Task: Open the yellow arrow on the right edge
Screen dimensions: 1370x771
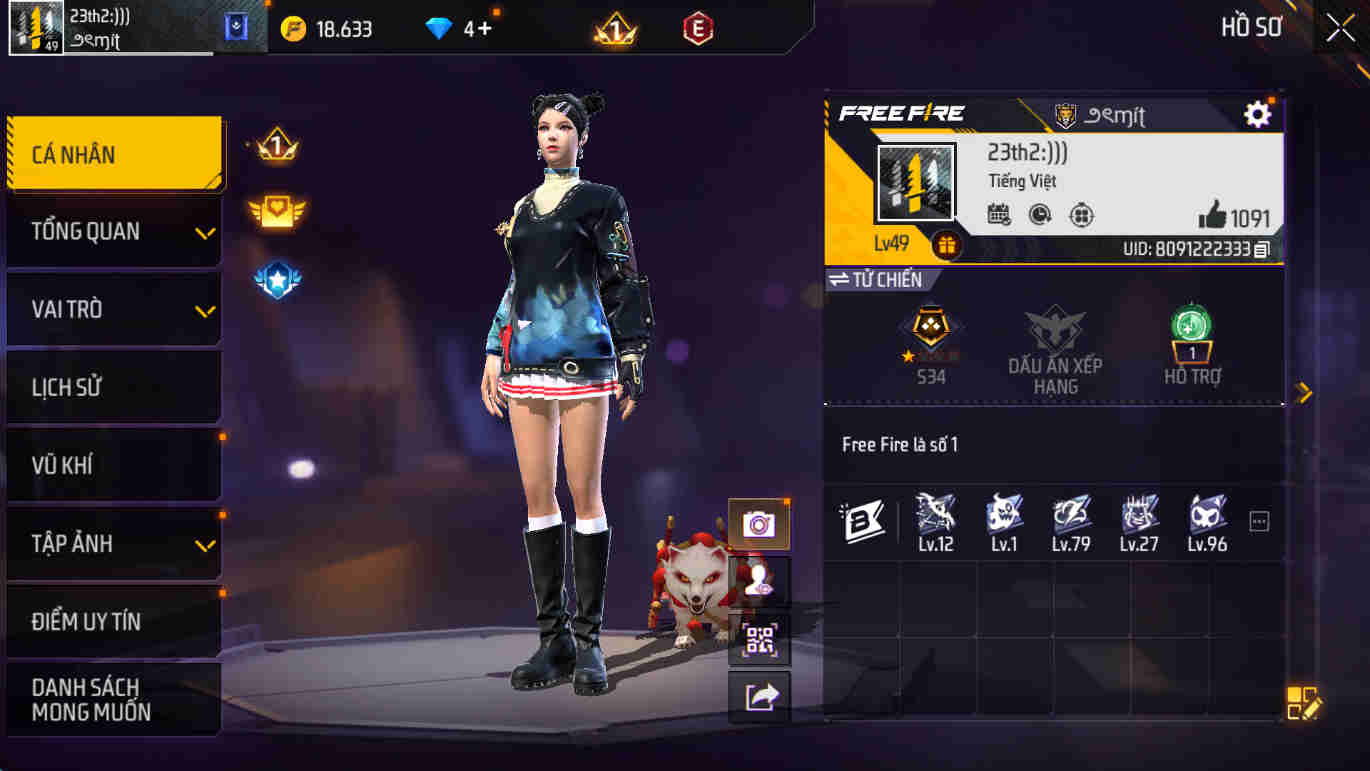Action: (x=1304, y=393)
